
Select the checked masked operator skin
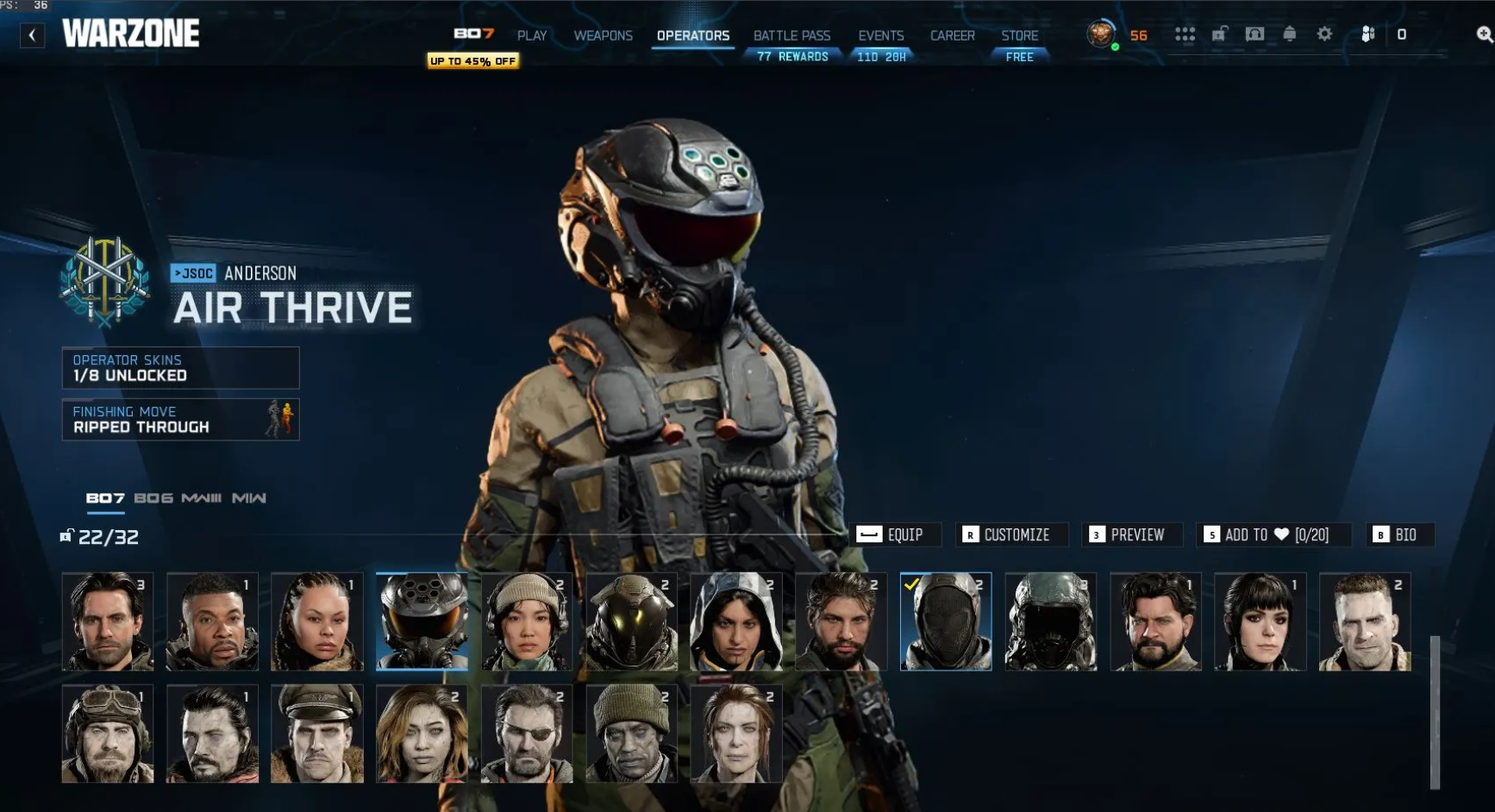945,622
